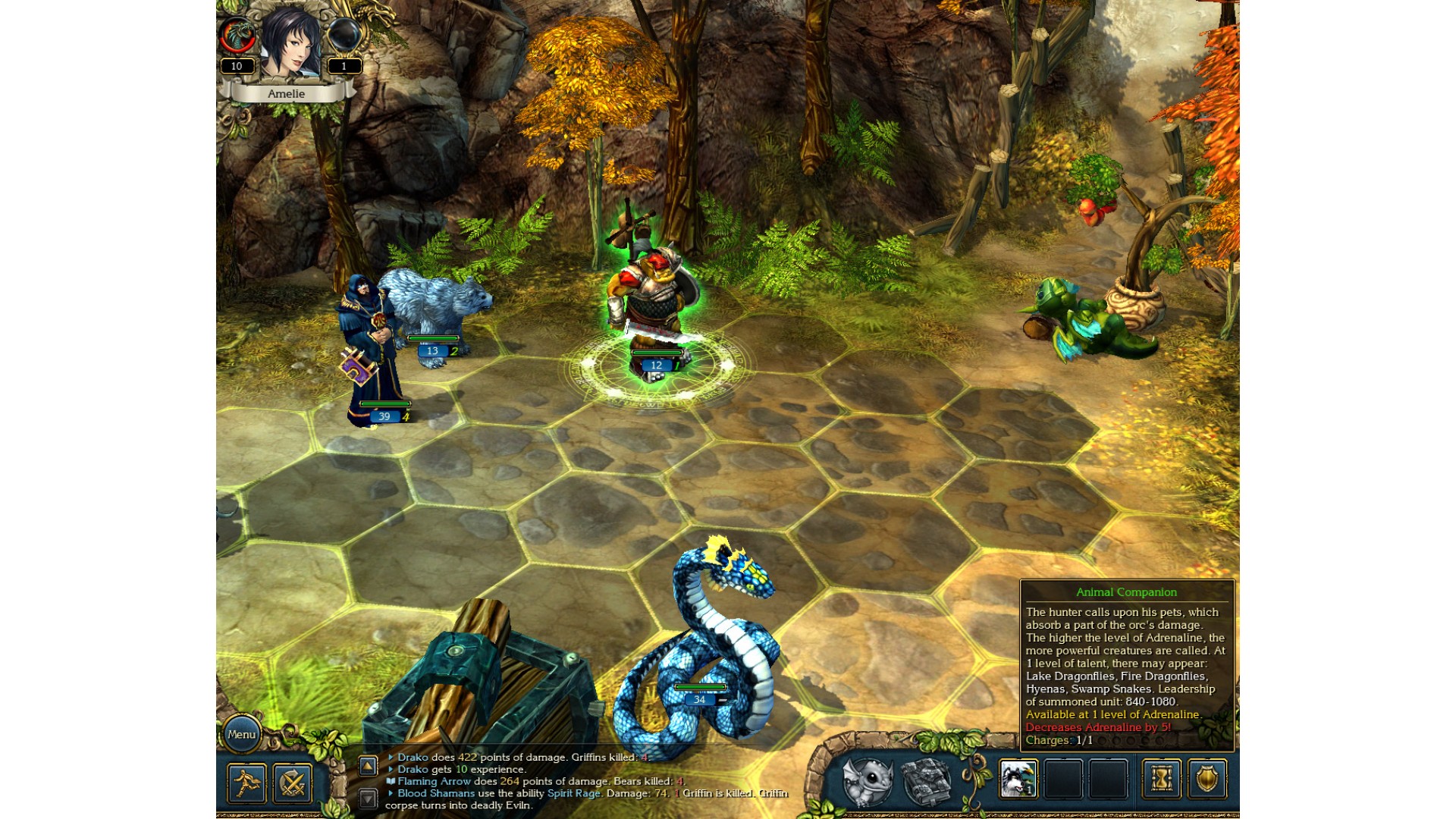
Task: Toggle the crossed swords auto-combat button
Action: point(293,783)
